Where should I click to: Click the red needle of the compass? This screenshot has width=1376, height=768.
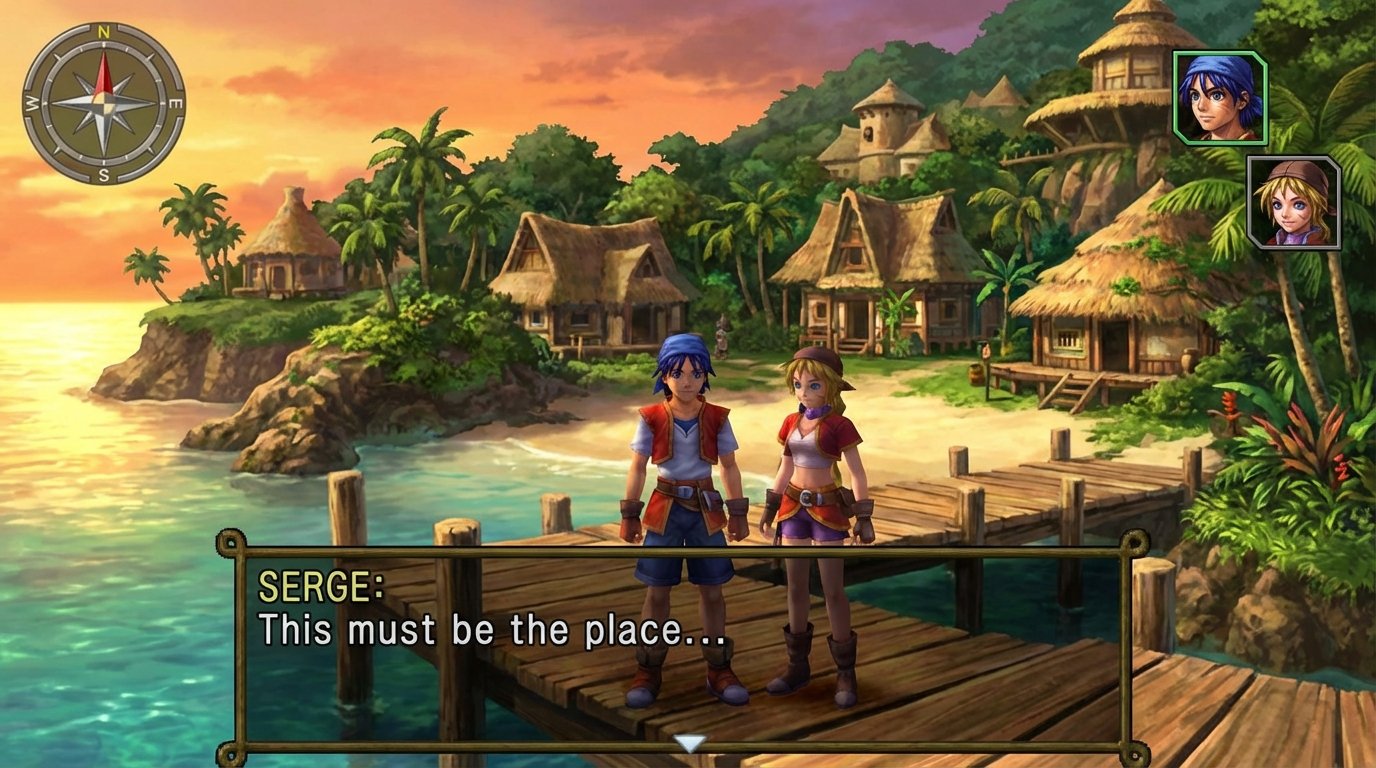click(105, 72)
